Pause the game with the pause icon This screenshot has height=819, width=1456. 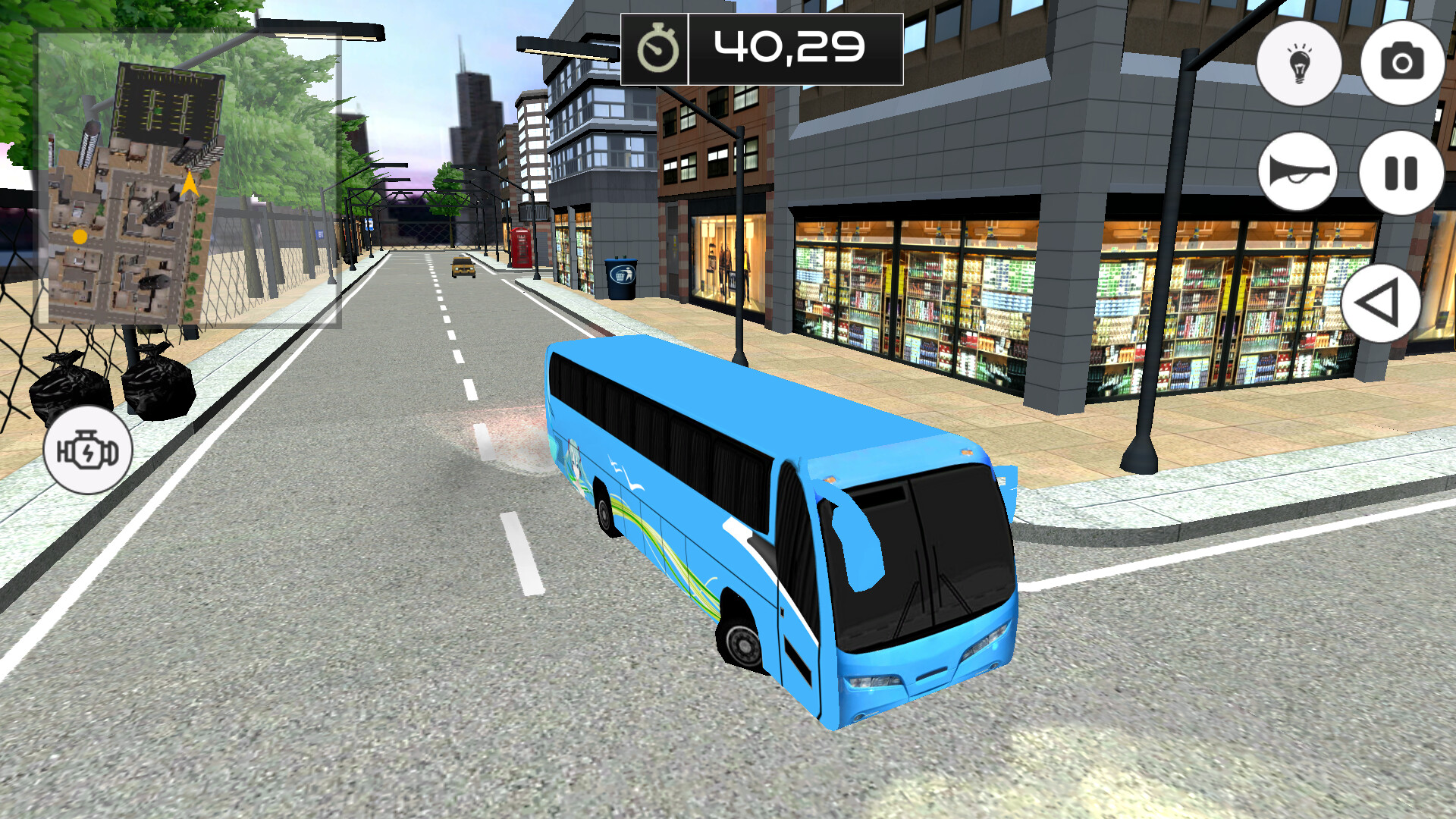1401,173
